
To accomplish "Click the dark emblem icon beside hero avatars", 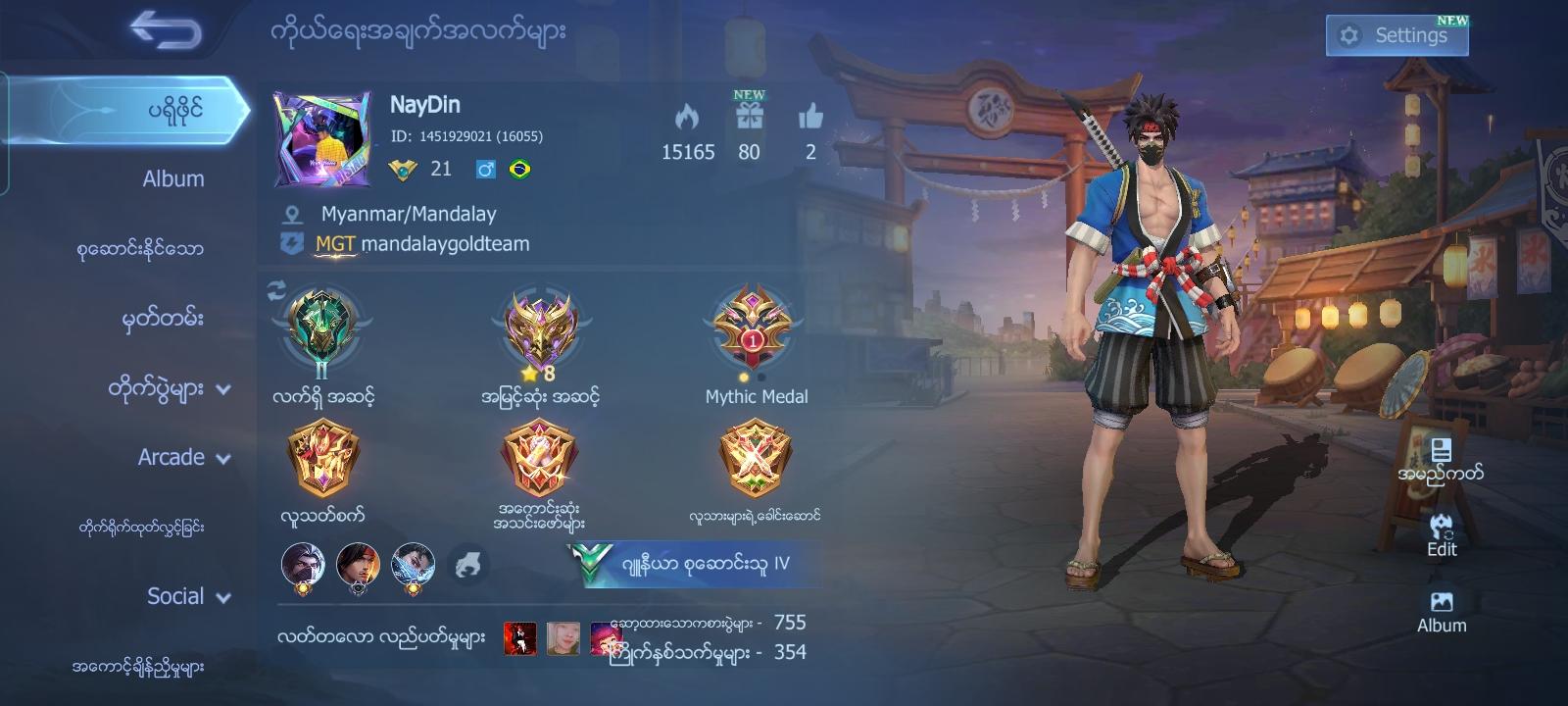I will tap(468, 562).
